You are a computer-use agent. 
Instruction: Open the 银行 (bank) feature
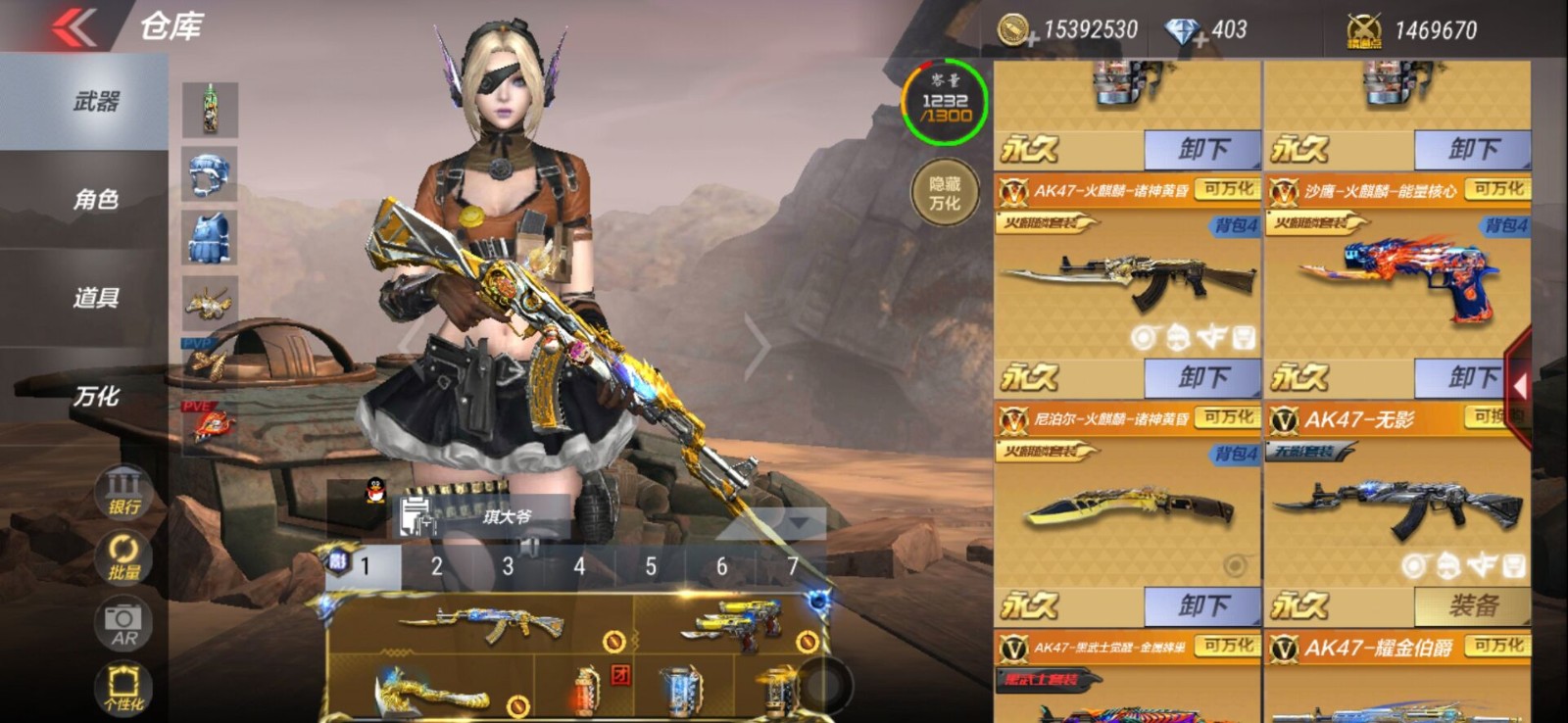122,492
